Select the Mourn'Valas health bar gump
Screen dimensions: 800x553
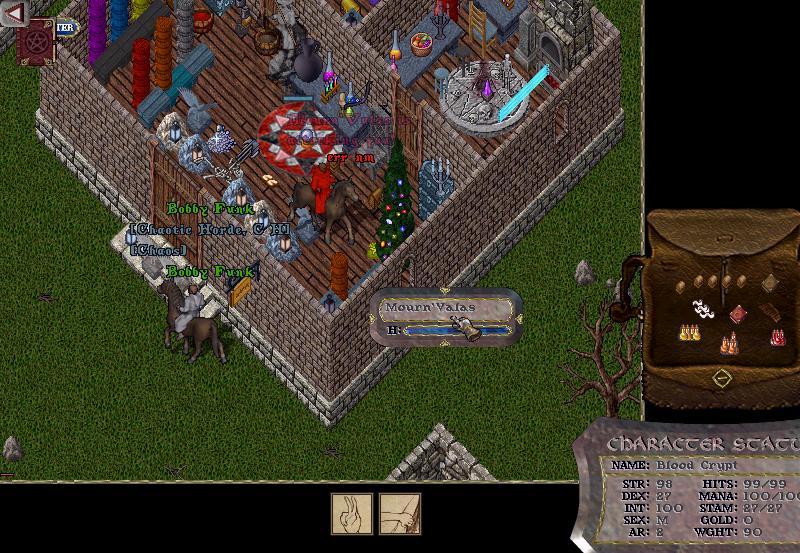coord(447,318)
